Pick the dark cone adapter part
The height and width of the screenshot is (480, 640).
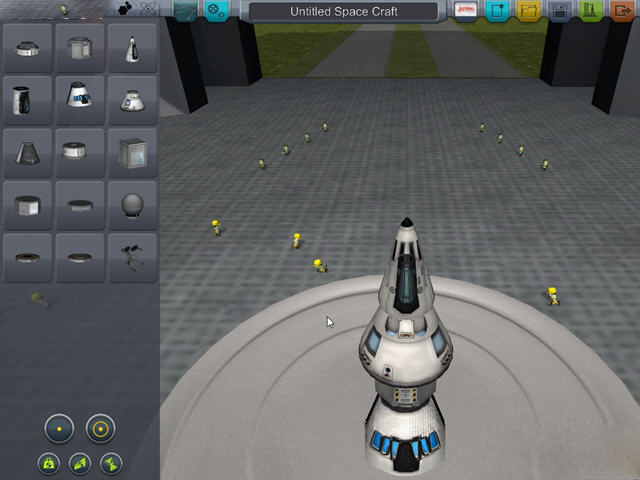[x=27, y=152]
